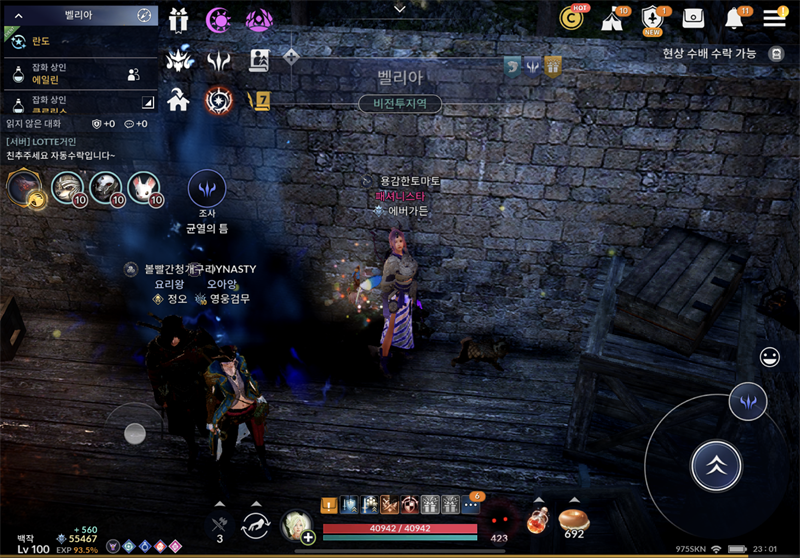Use the red health potion slot
Image resolution: width=800 pixels, height=558 pixels.
pos(540,520)
